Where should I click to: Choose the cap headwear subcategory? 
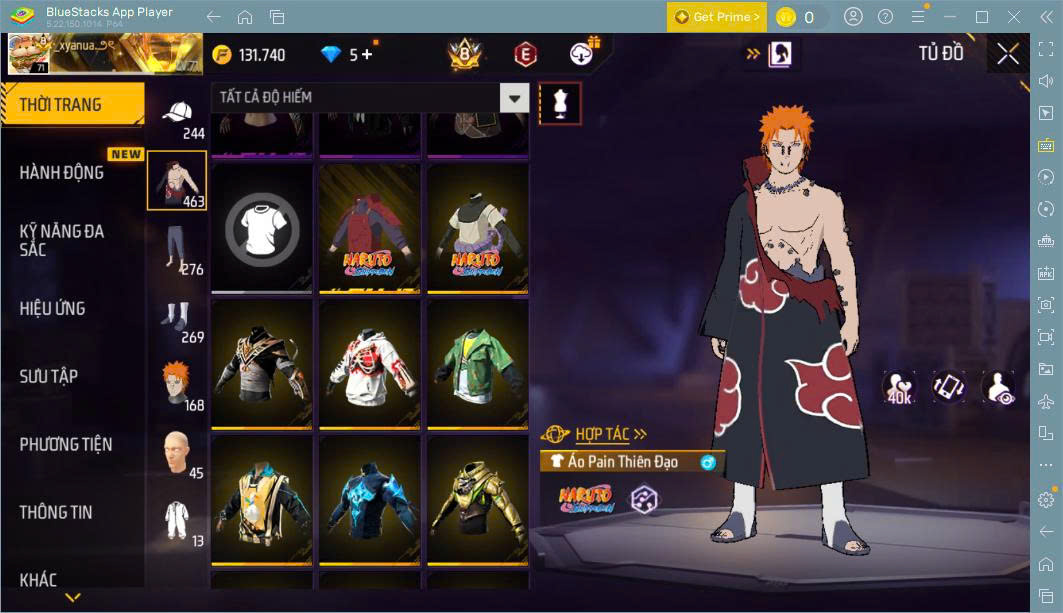[178, 114]
